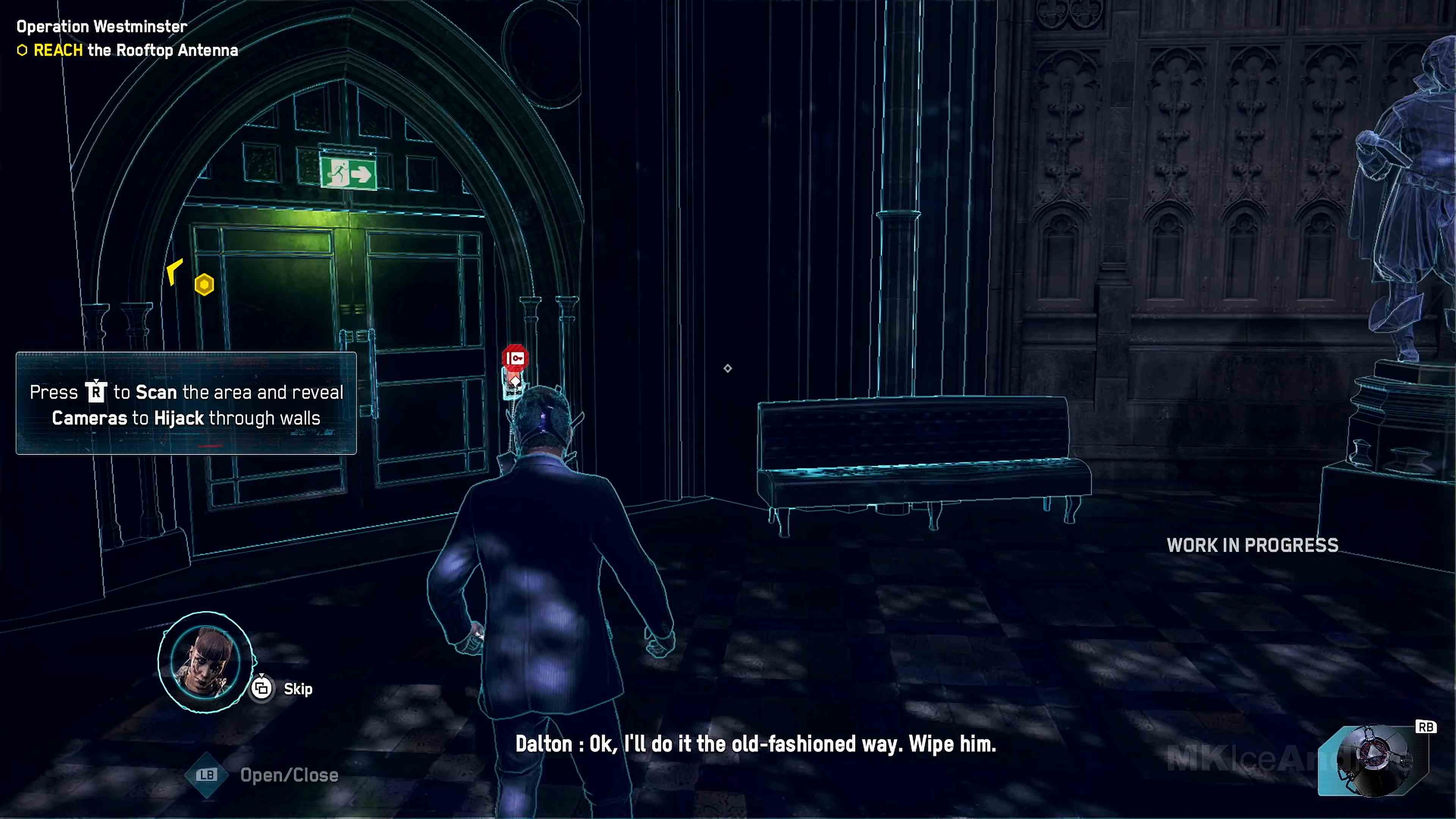Click the crosshair reticle in screen center
The height and width of the screenshot is (819, 1456).
(x=728, y=369)
